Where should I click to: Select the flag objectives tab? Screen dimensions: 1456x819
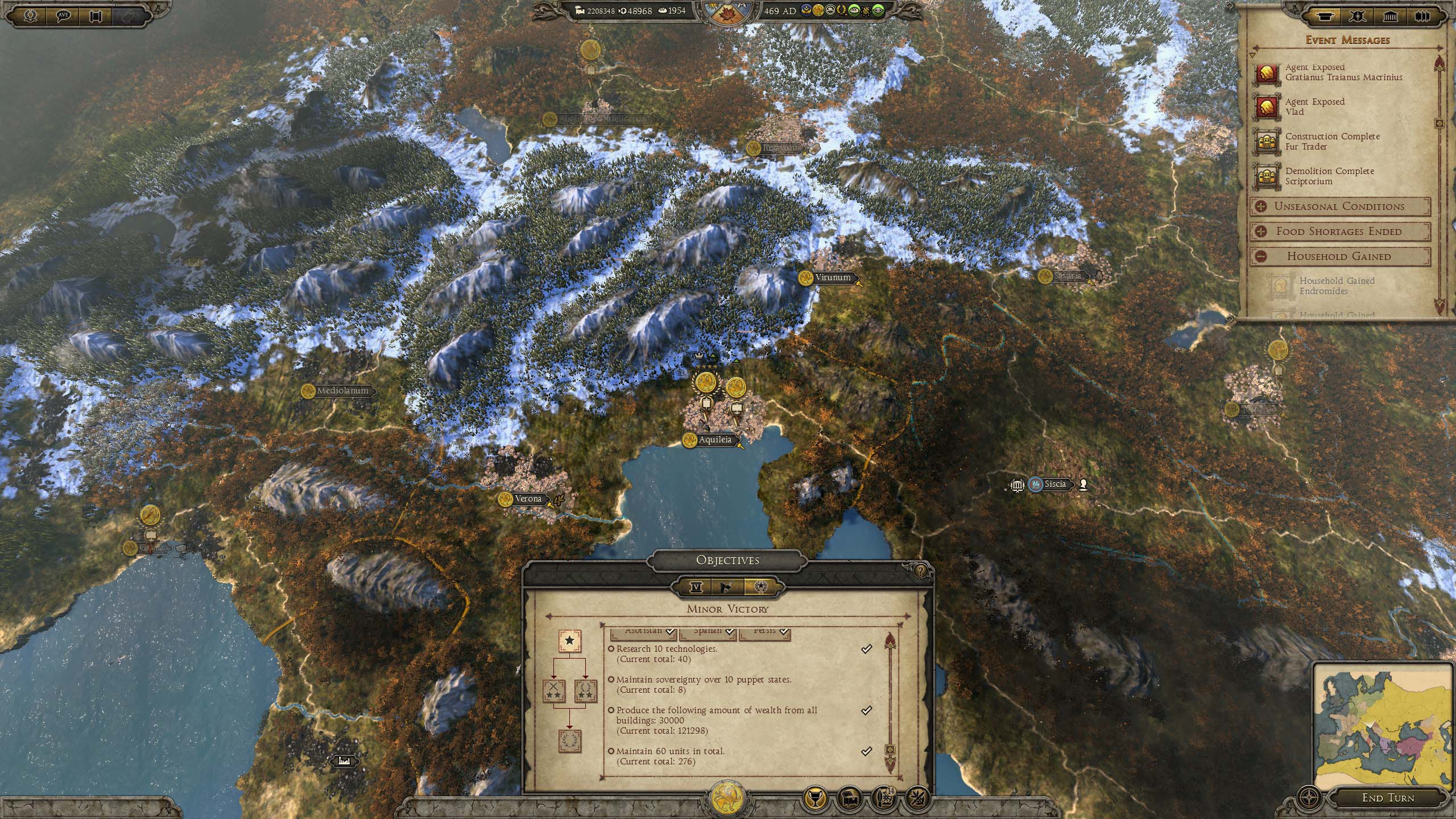[x=727, y=587]
